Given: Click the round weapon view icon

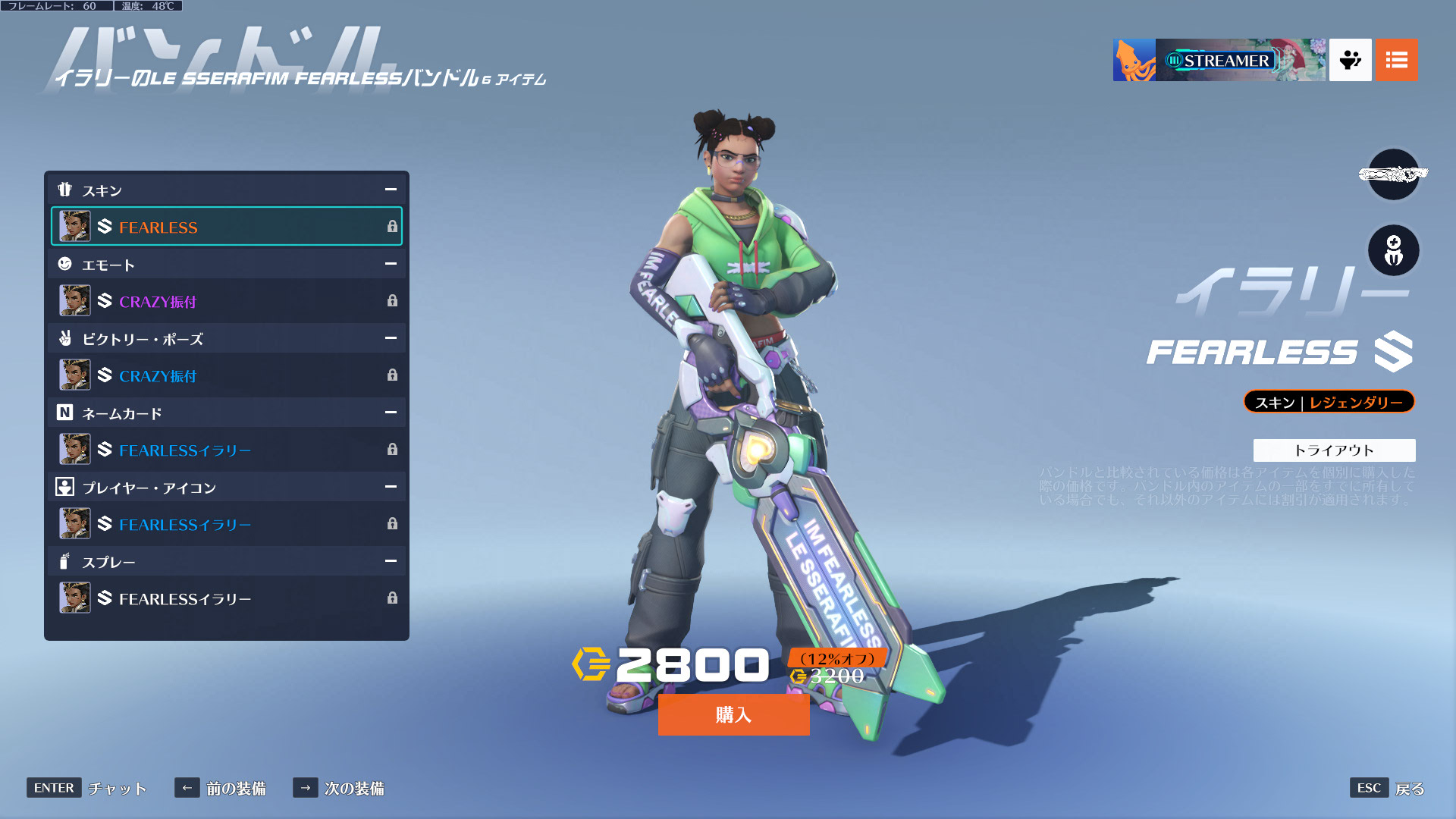Looking at the screenshot, I should [1393, 174].
